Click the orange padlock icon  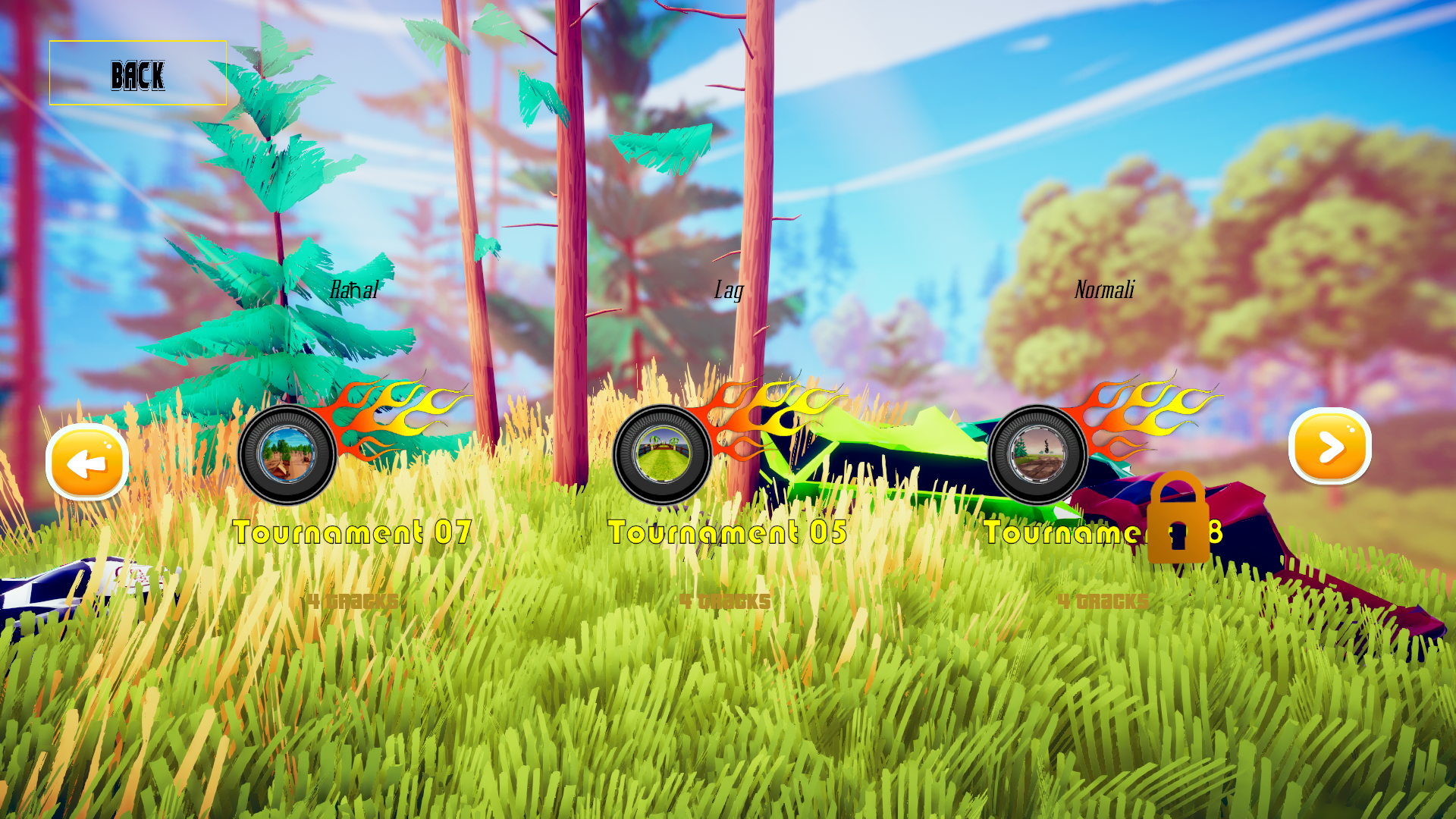(x=1178, y=519)
